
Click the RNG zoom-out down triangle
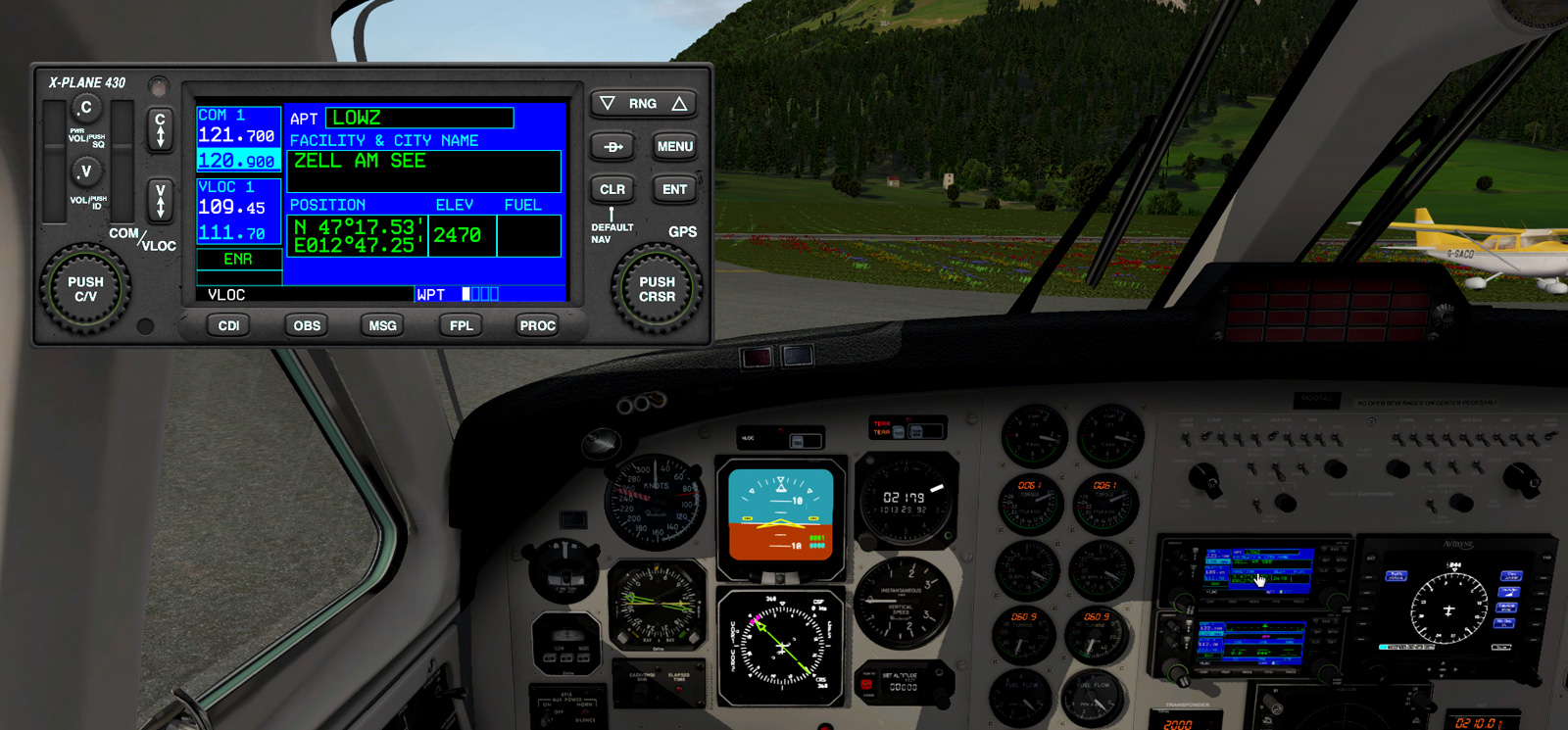click(x=610, y=103)
